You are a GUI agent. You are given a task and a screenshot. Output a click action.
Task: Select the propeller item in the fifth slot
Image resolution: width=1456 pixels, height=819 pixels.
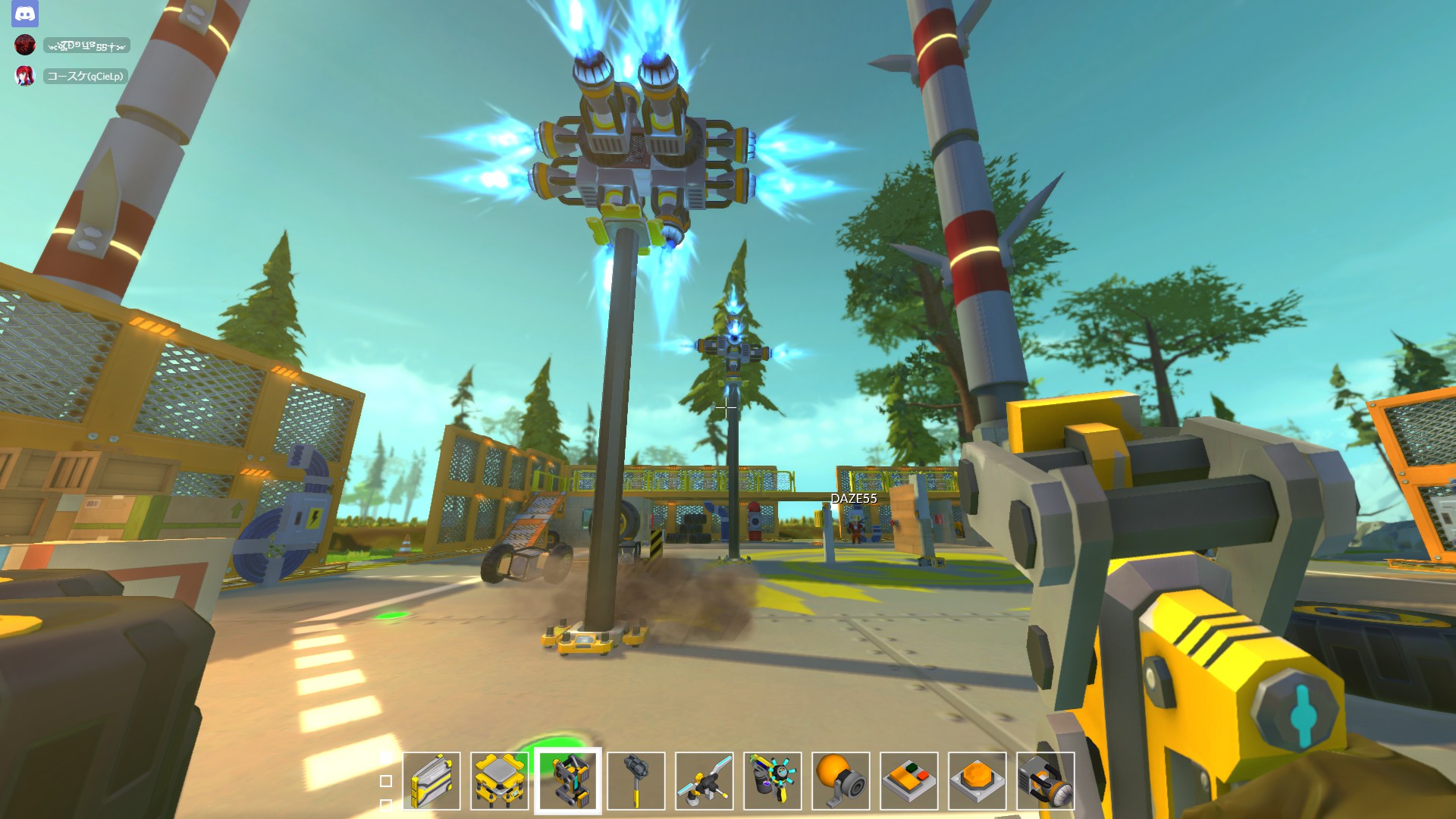pos(704,781)
